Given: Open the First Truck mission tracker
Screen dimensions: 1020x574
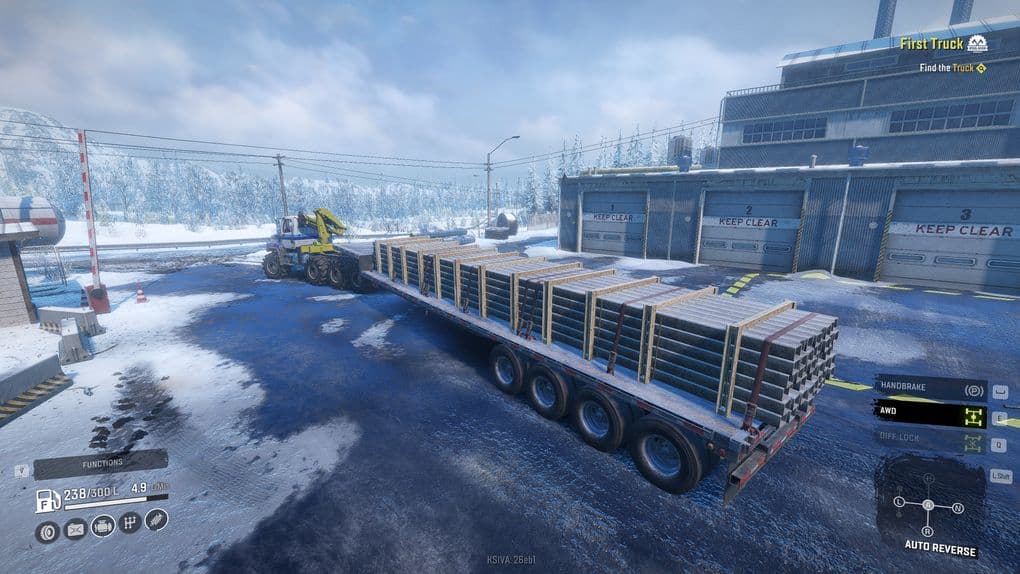Looking at the screenshot, I should [x=931, y=43].
